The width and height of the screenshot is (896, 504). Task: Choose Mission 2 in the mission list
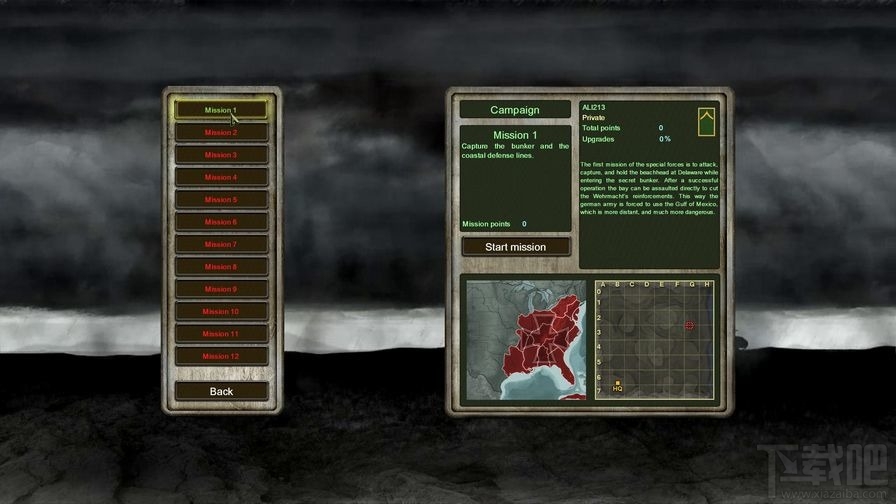pos(221,132)
